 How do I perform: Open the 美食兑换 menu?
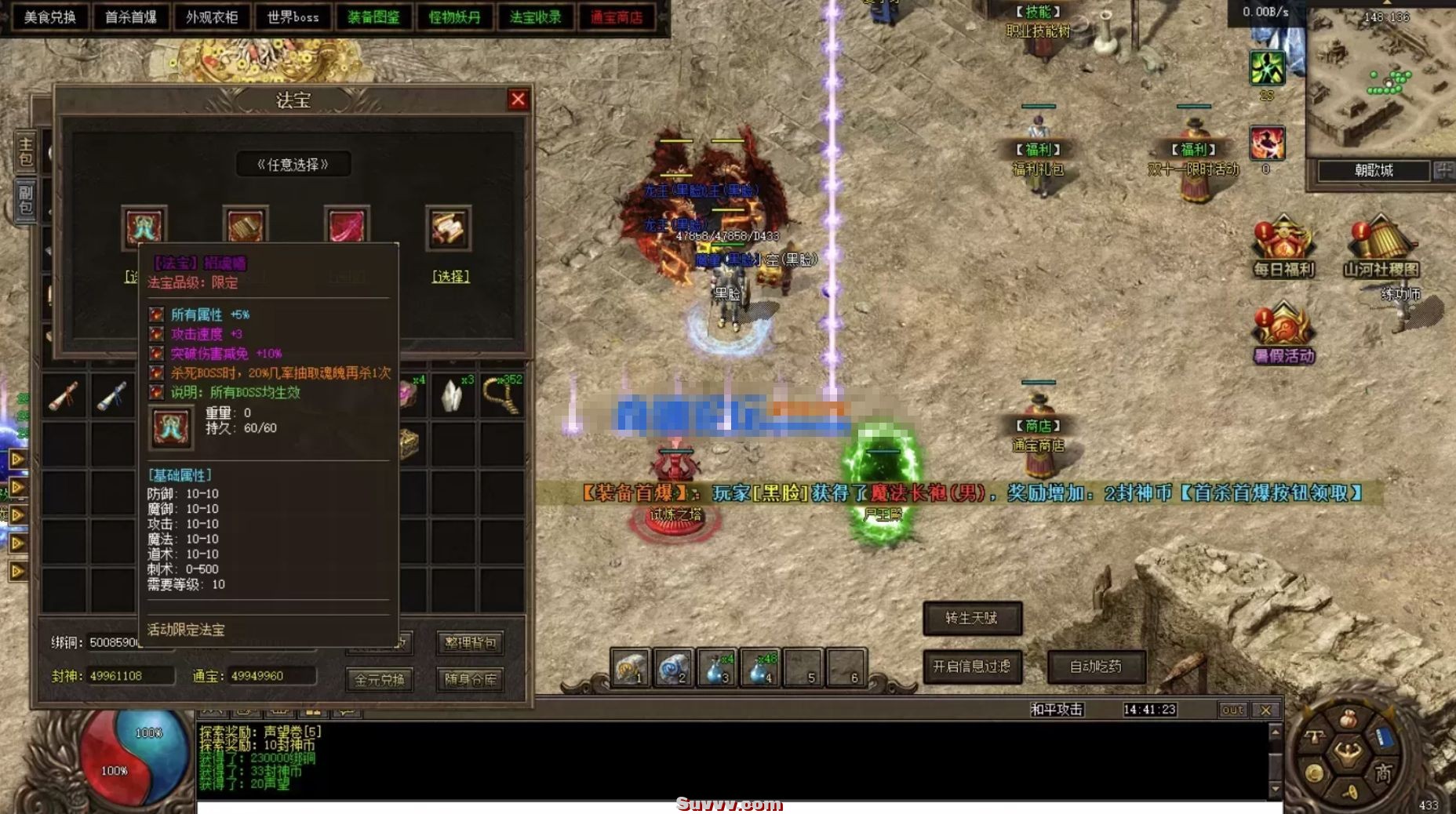click(x=49, y=17)
